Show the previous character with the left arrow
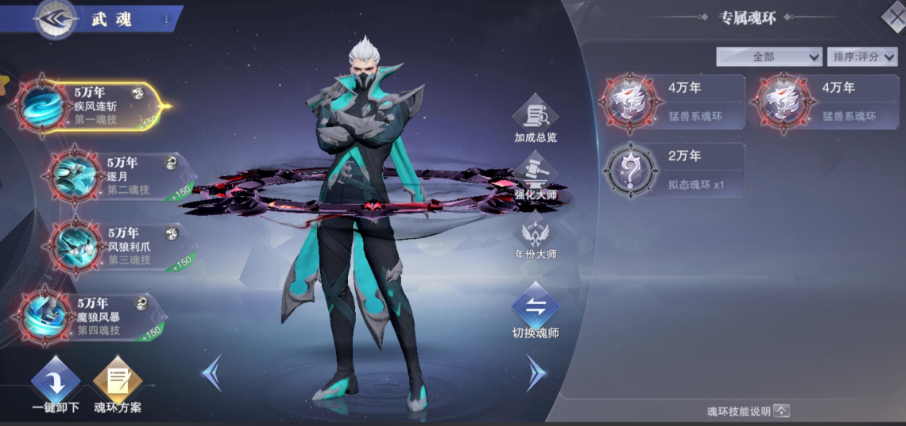The height and width of the screenshot is (426, 906). coord(212,372)
